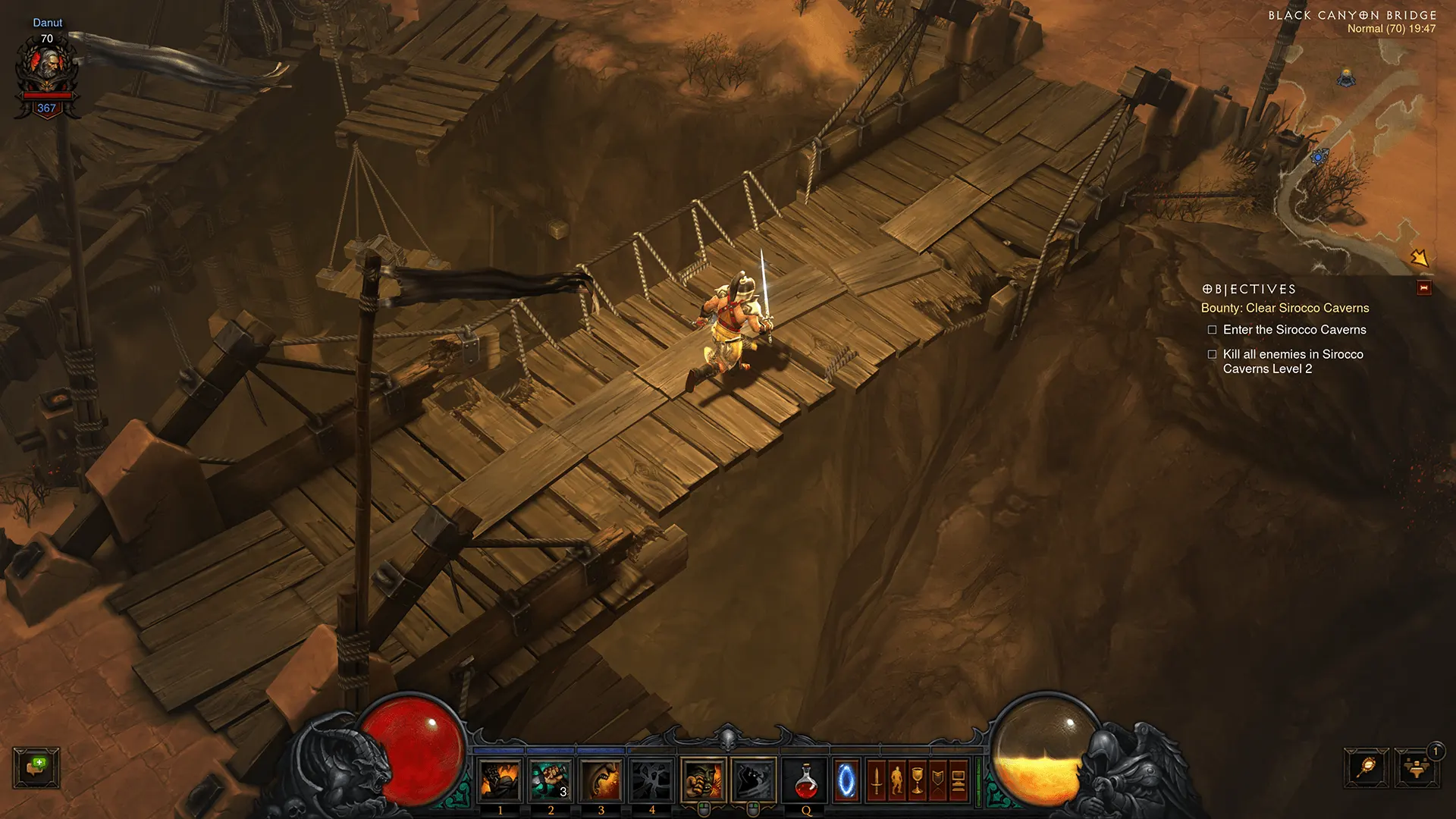Open the banner-shaped menu button
This screenshot has width=1456, height=819.
937,780
